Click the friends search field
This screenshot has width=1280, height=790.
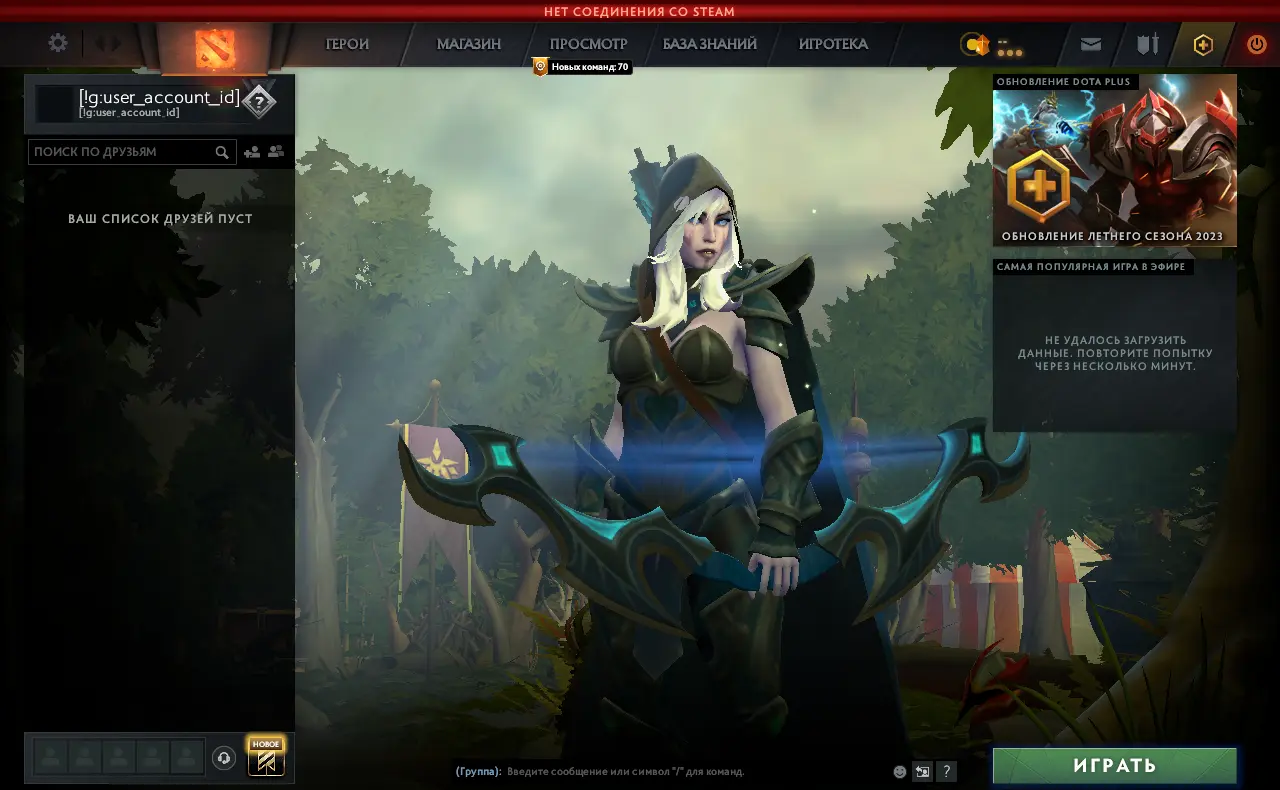point(122,152)
